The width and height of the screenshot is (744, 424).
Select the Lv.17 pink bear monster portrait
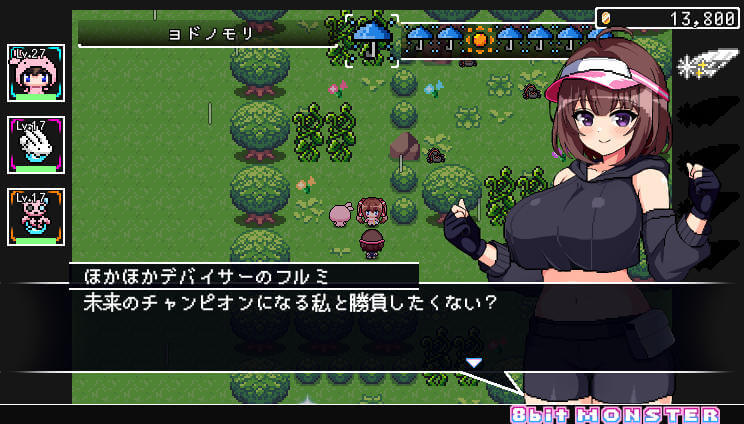(x=36, y=216)
